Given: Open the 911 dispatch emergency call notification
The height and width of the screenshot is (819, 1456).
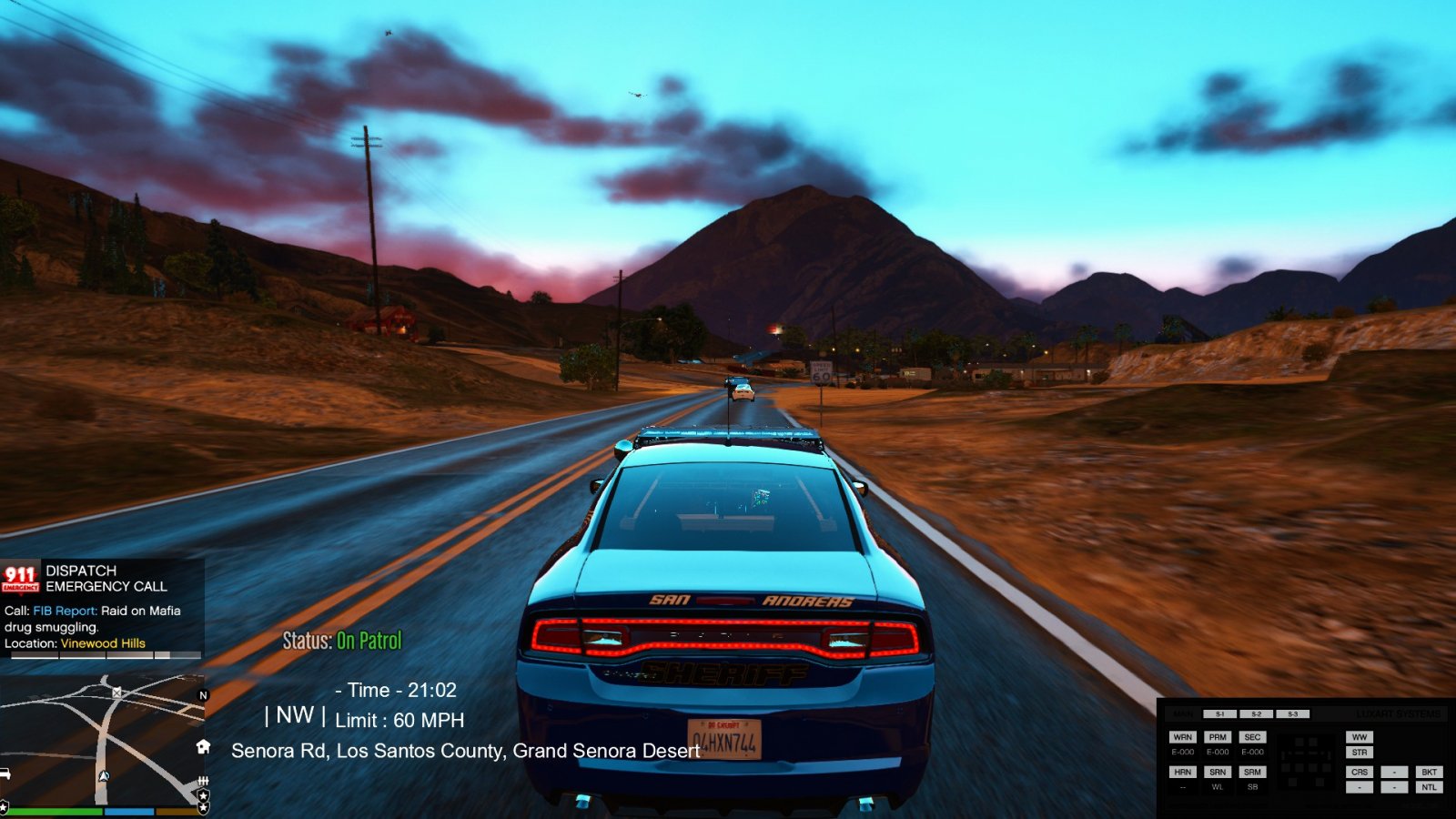Looking at the screenshot, I should tap(102, 606).
